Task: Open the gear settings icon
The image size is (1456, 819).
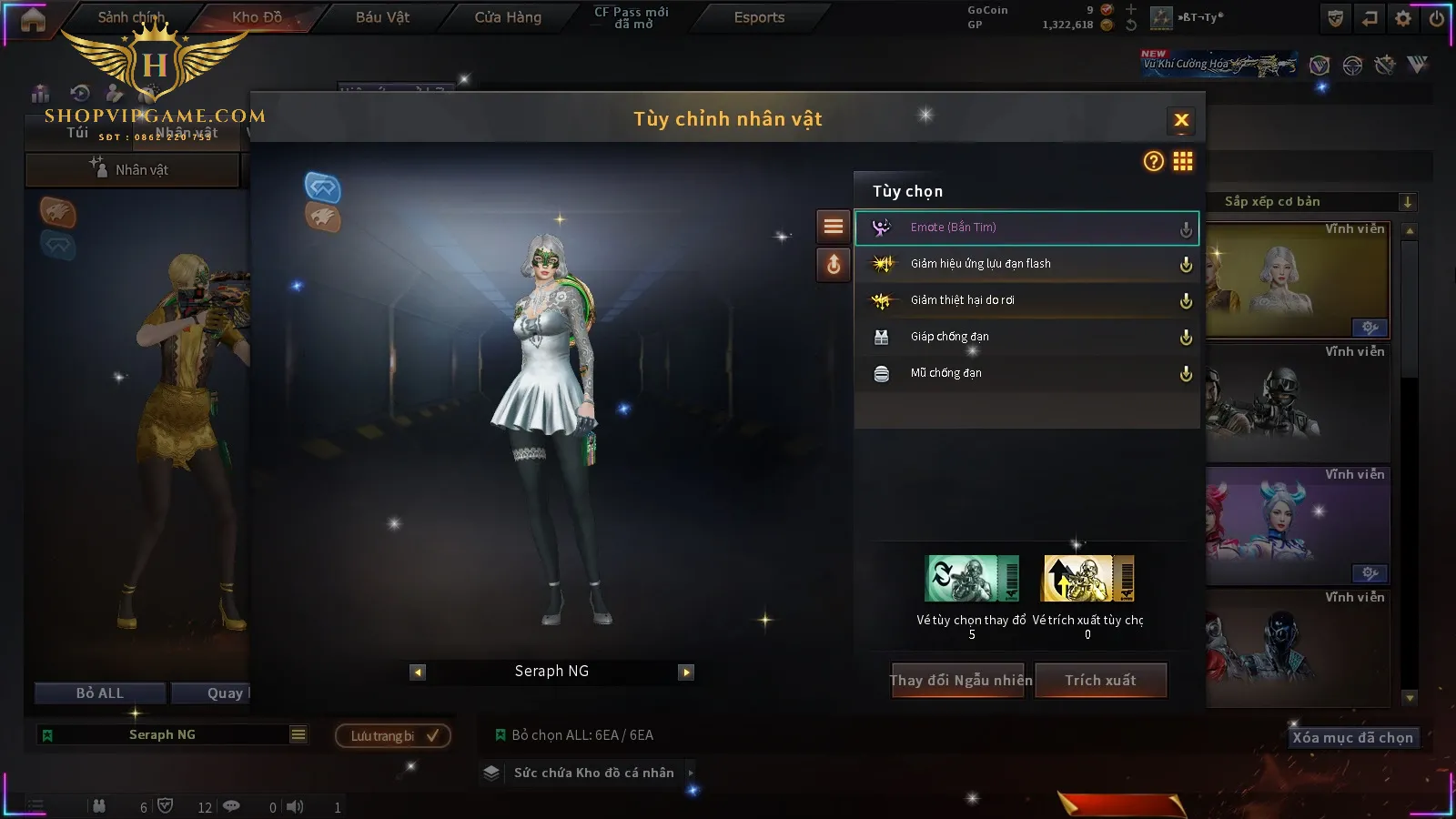Action: [1403, 18]
